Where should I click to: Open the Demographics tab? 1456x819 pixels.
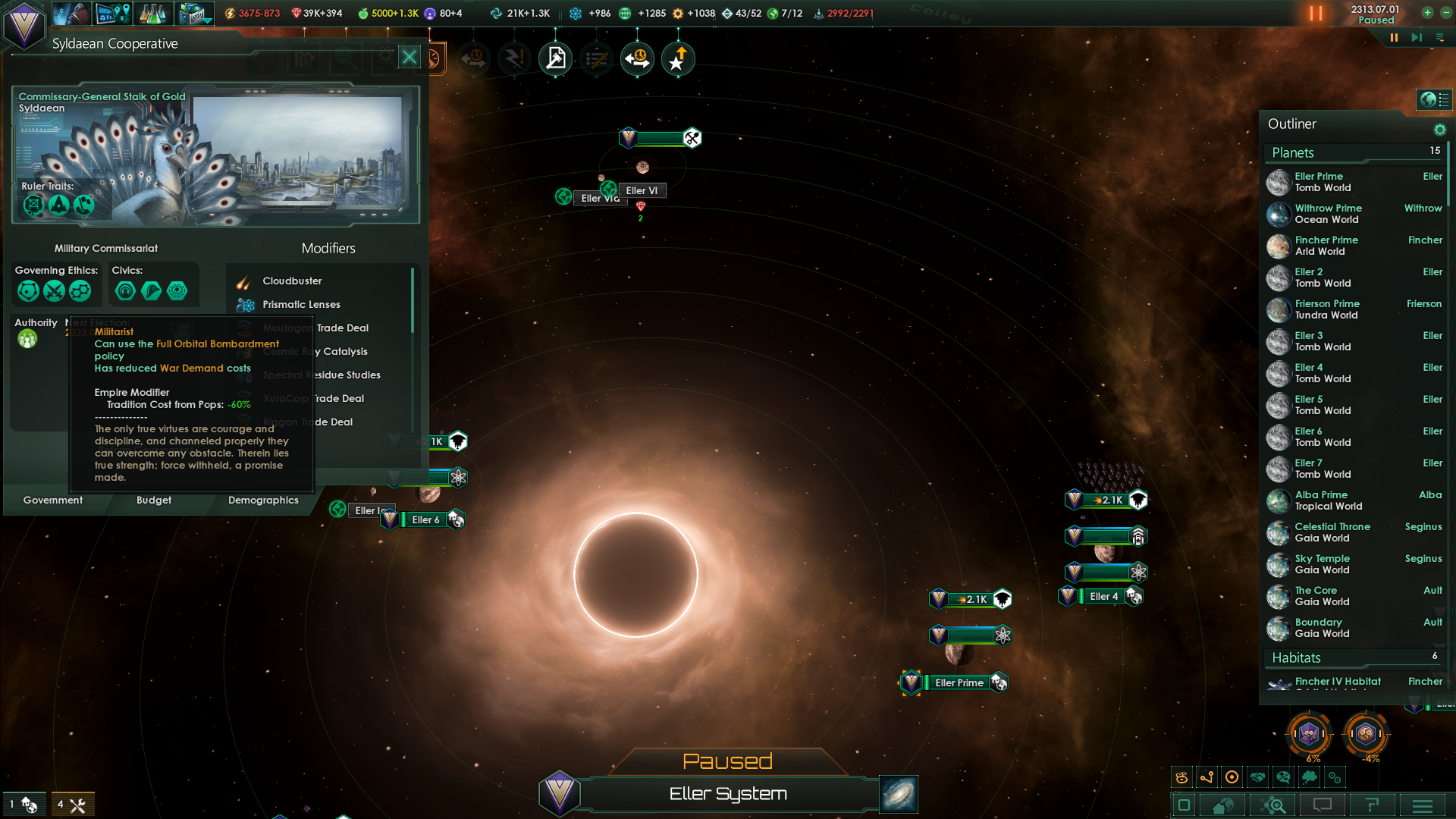(x=263, y=500)
